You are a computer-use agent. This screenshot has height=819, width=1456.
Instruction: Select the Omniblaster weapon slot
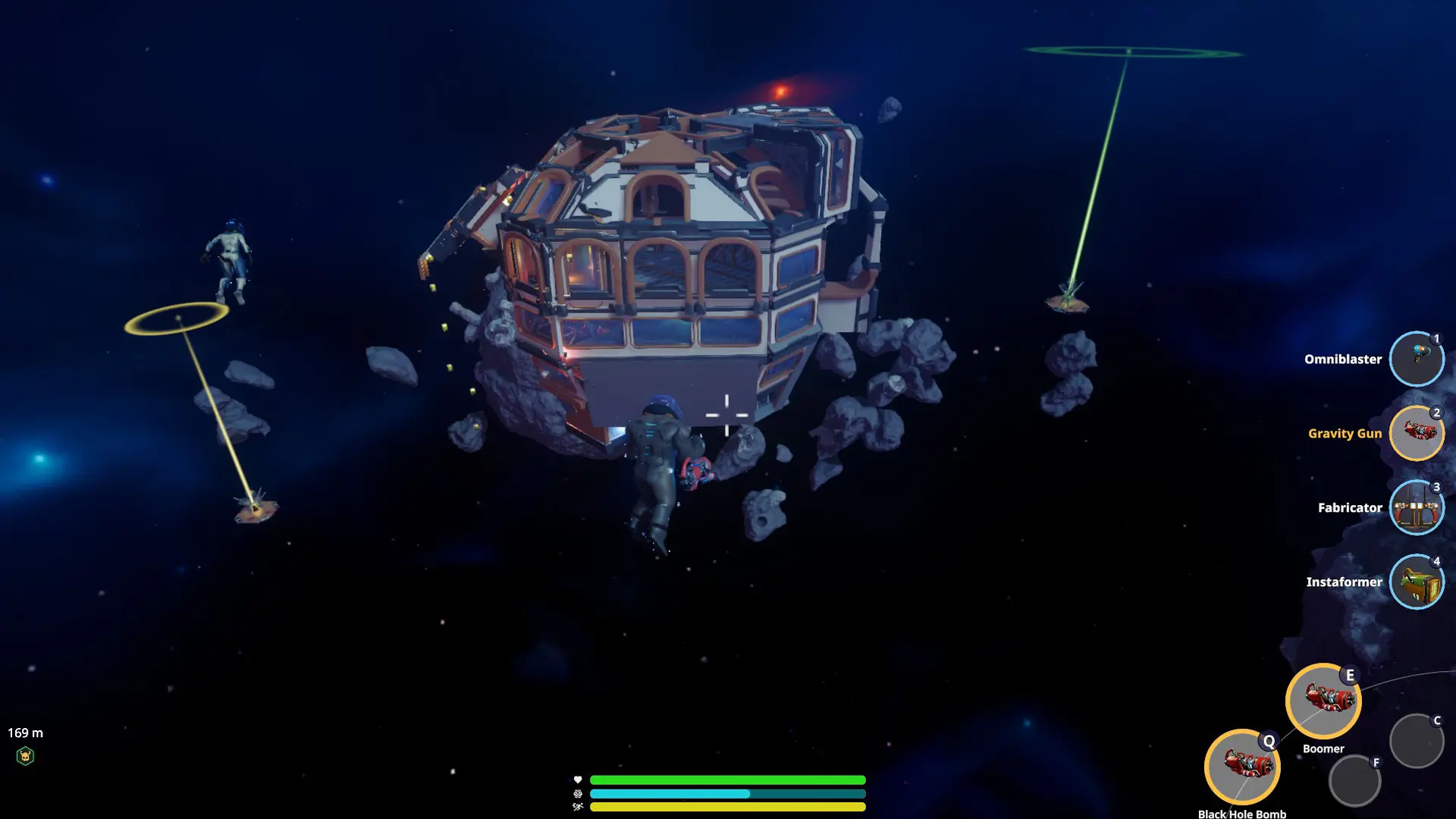[1416, 359]
